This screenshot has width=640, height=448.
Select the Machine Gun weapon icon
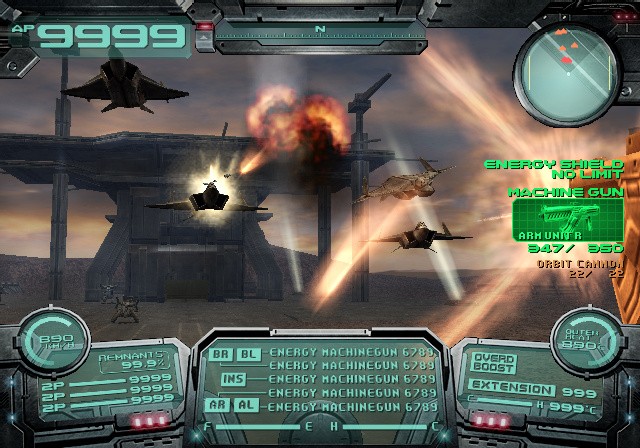click(x=566, y=215)
